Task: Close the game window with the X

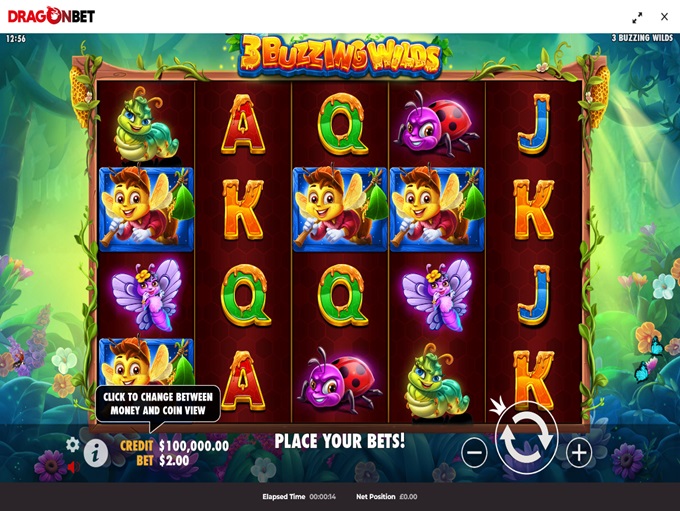Action: 664,17
